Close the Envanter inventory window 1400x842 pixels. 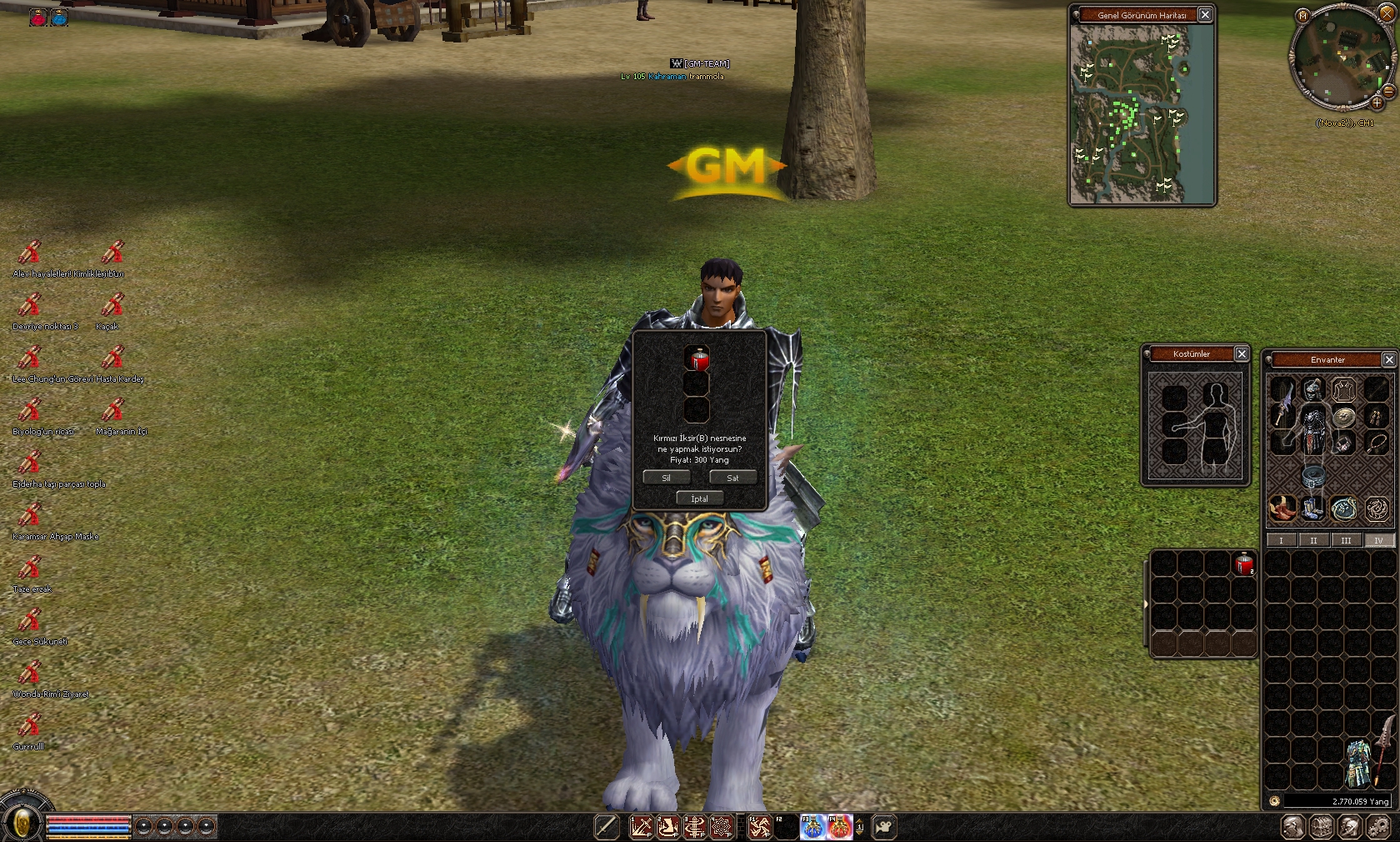coord(1388,359)
